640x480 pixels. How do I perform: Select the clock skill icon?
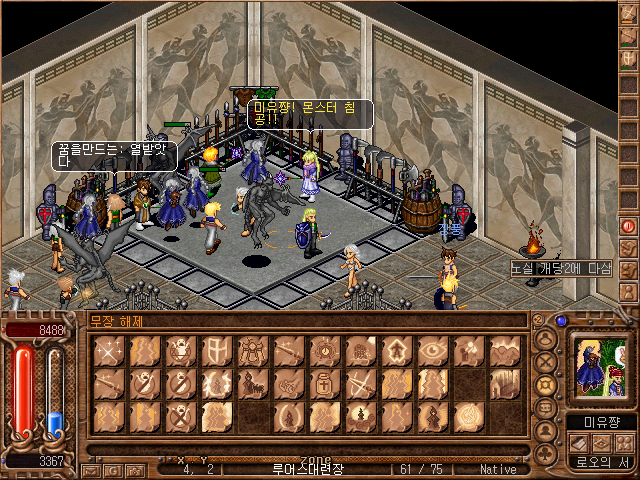tap(325, 350)
